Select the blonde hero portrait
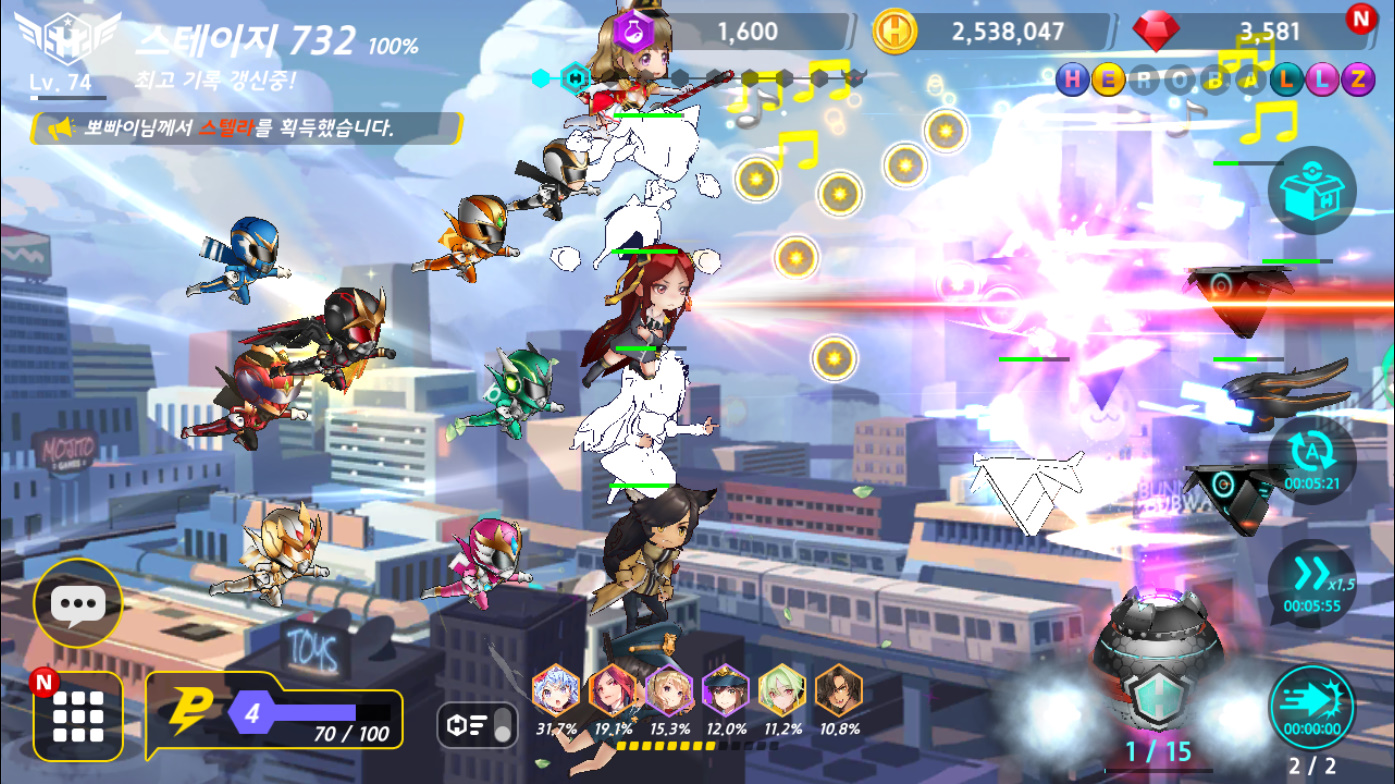This screenshot has height=784, width=1395. (x=669, y=690)
